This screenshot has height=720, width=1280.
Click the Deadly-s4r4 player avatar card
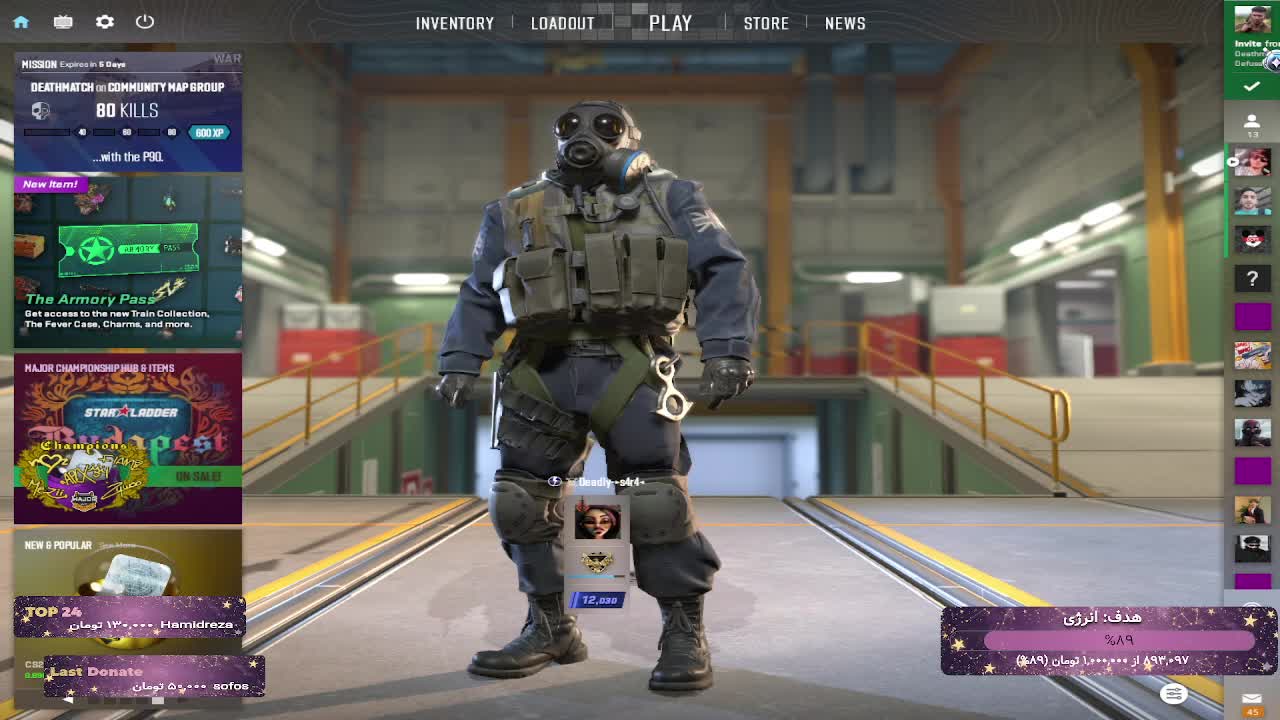[598, 522]
